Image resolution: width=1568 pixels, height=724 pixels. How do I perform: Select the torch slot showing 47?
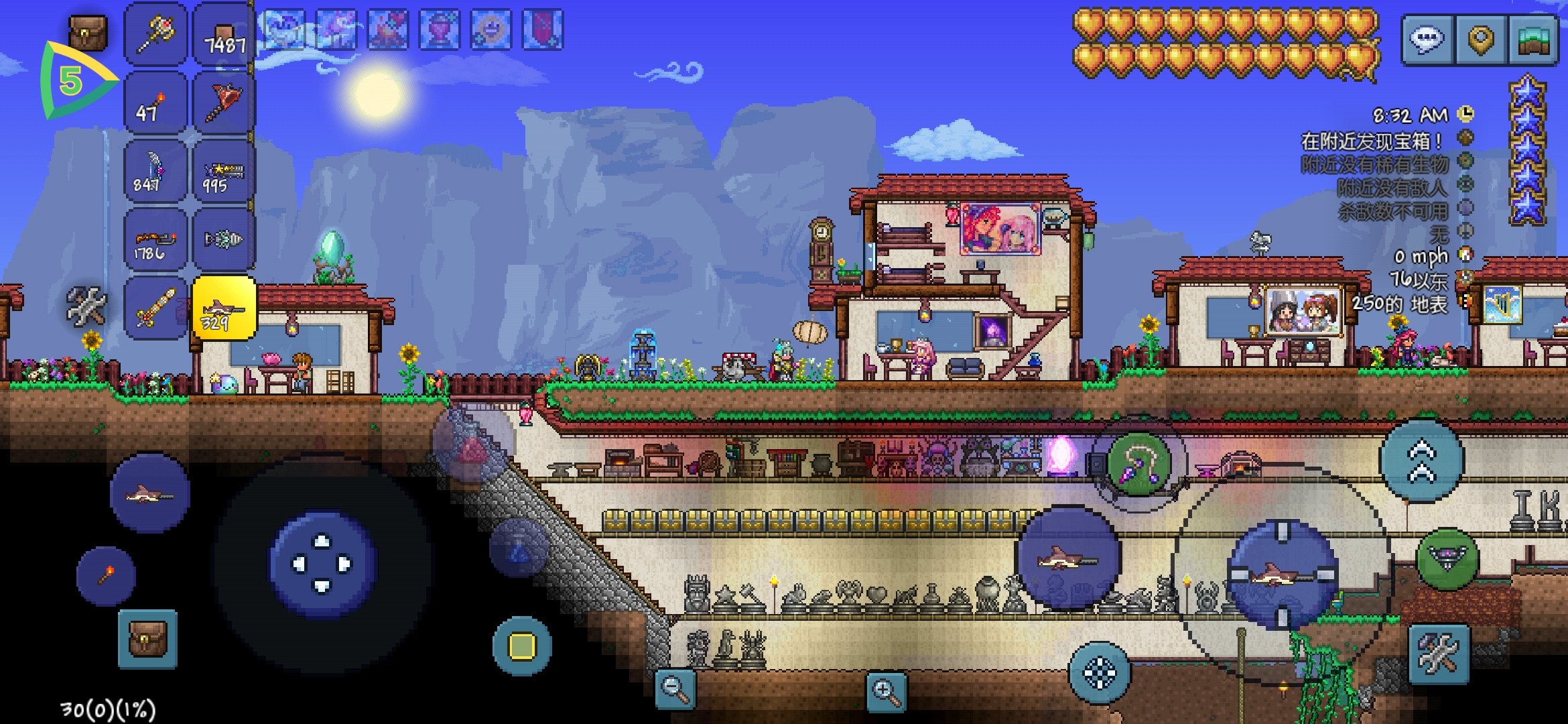(x=155, y=103)
